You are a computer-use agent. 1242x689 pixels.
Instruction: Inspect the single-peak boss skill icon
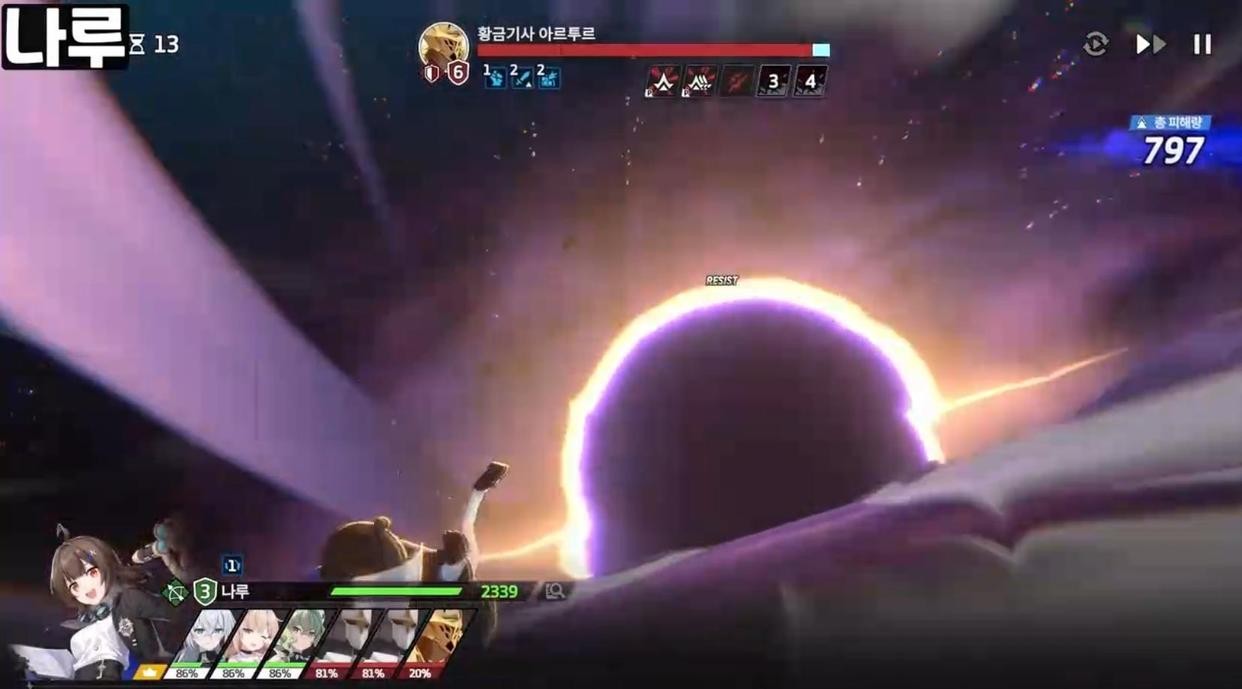click(662, 81)
